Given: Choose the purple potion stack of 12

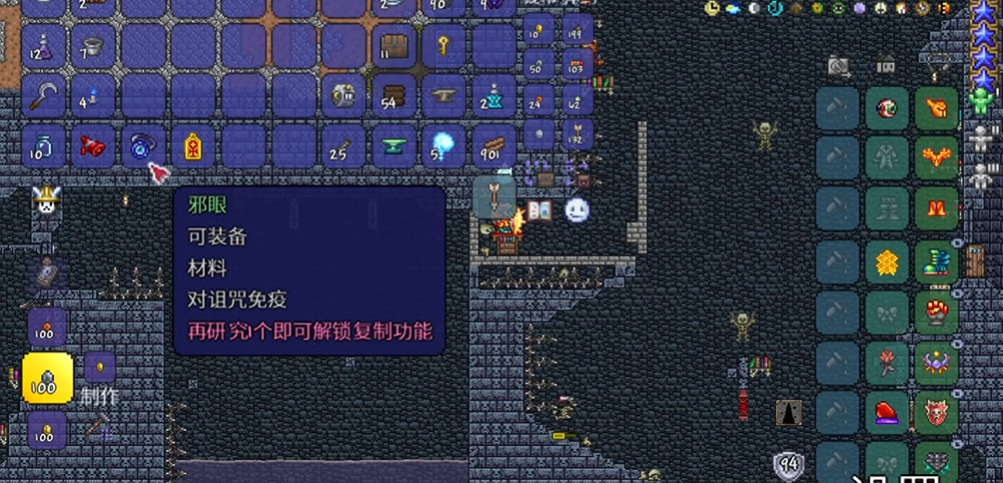Looking at the screenshot, I should pos(43,46).
